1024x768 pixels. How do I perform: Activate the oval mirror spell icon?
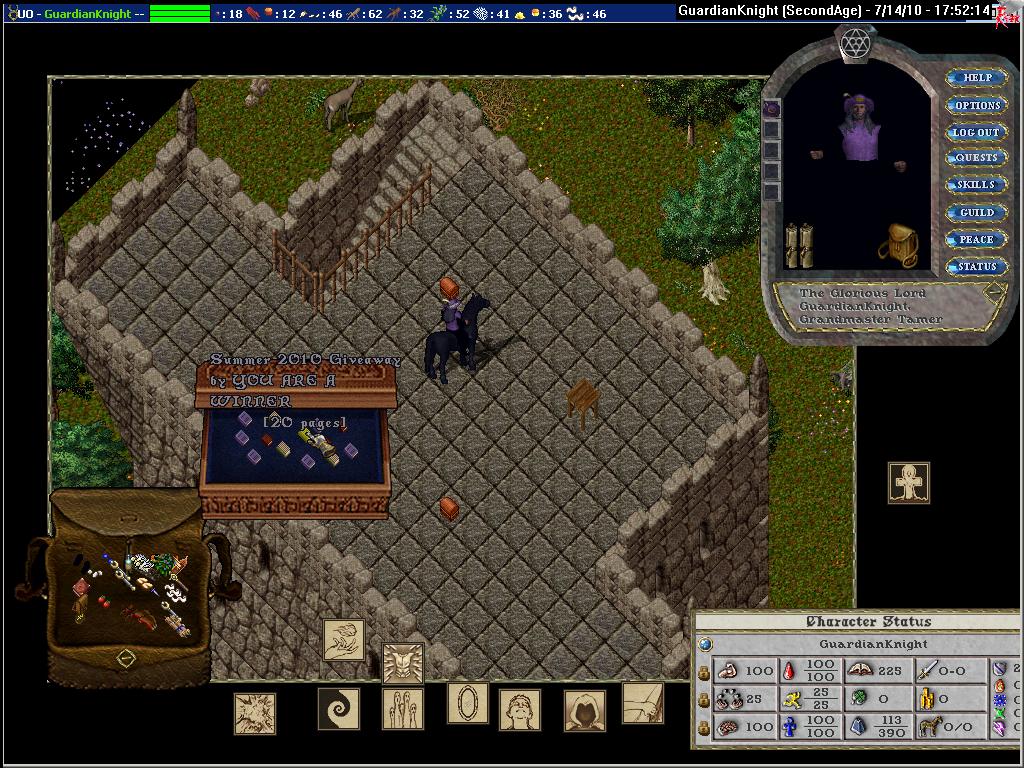pyautogui.click(x=467, y=703)
